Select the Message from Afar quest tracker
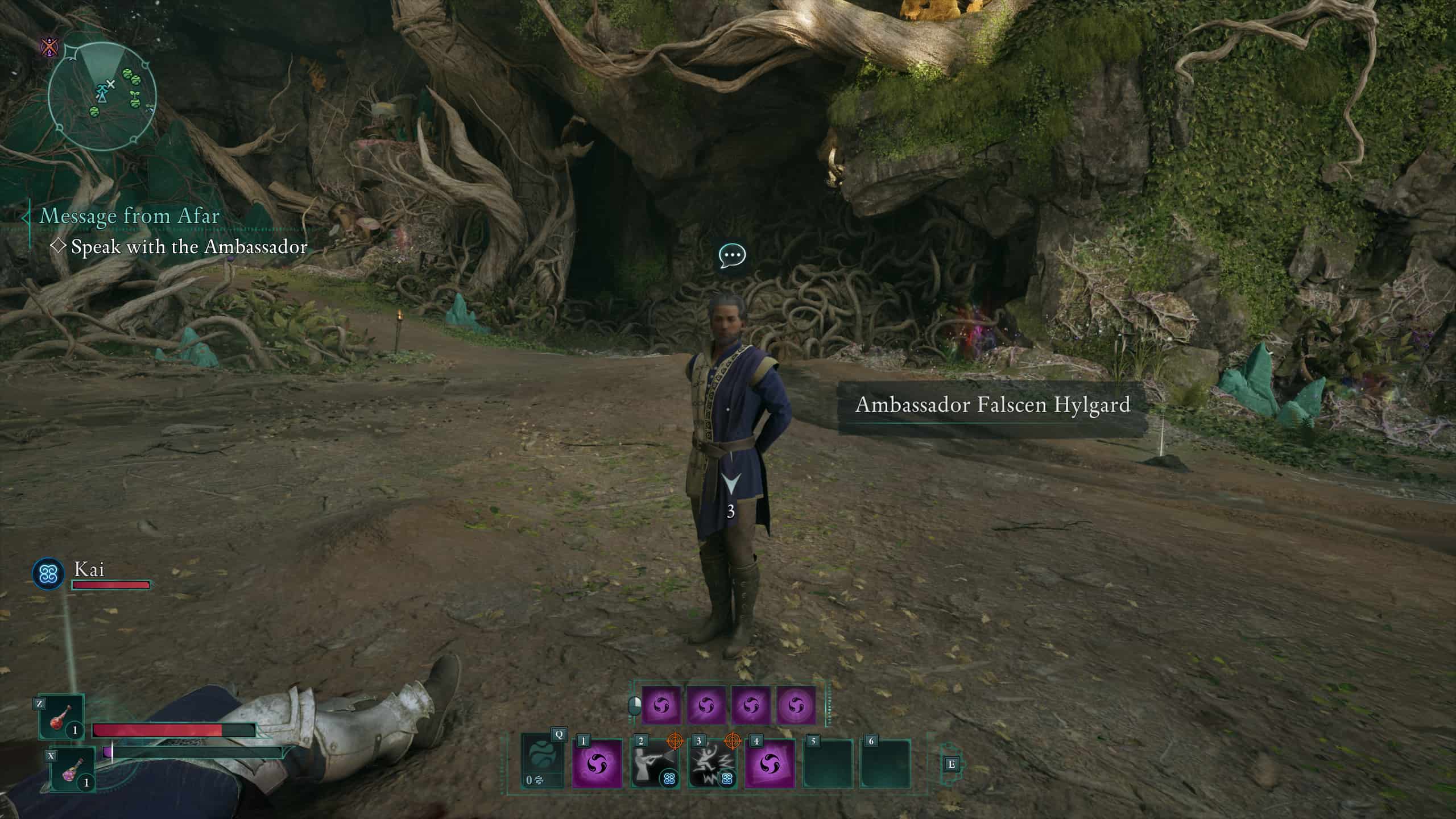The height and width of the screenshot is (819, 1456). click(x=130, y=216)
